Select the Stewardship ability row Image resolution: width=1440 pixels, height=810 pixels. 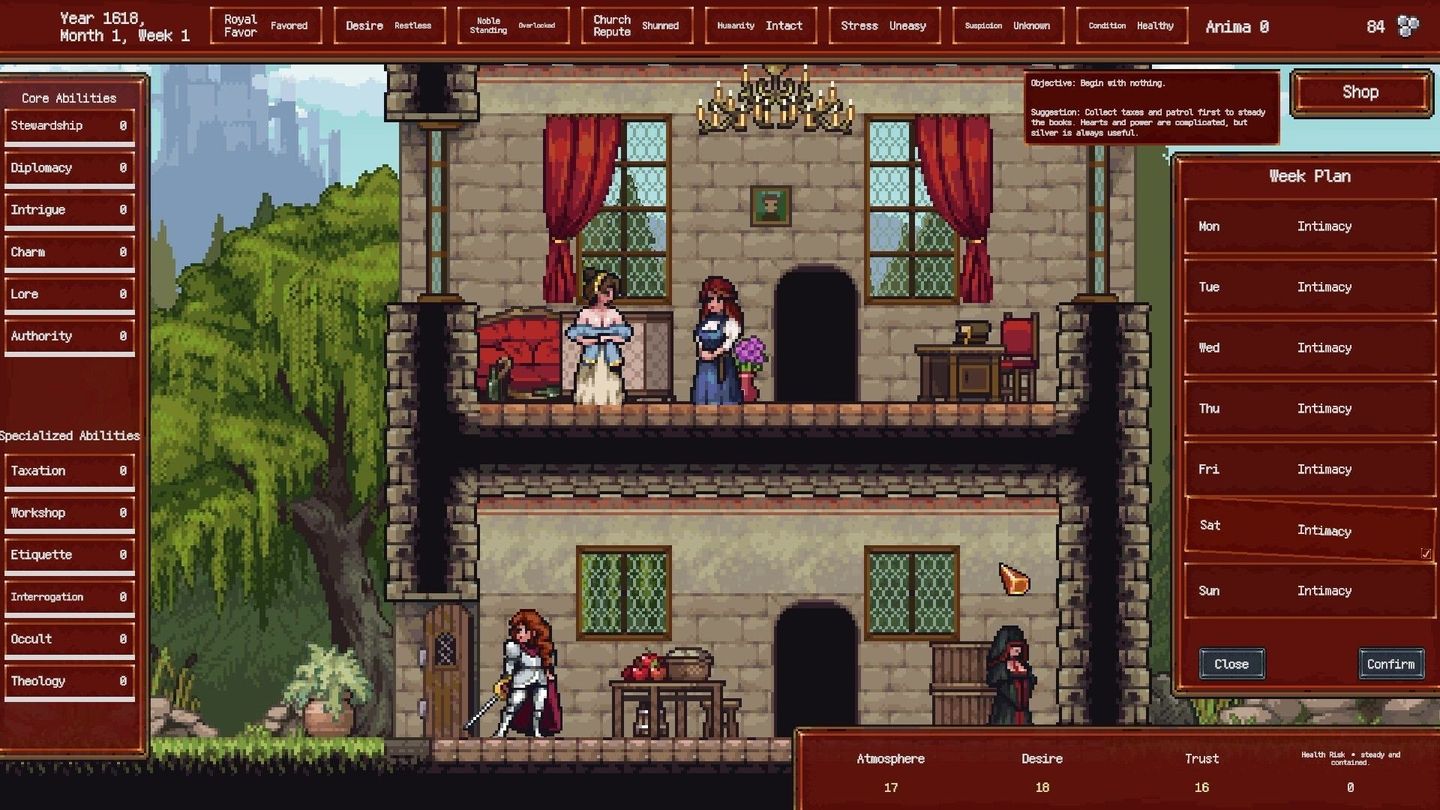pos(70,125)
